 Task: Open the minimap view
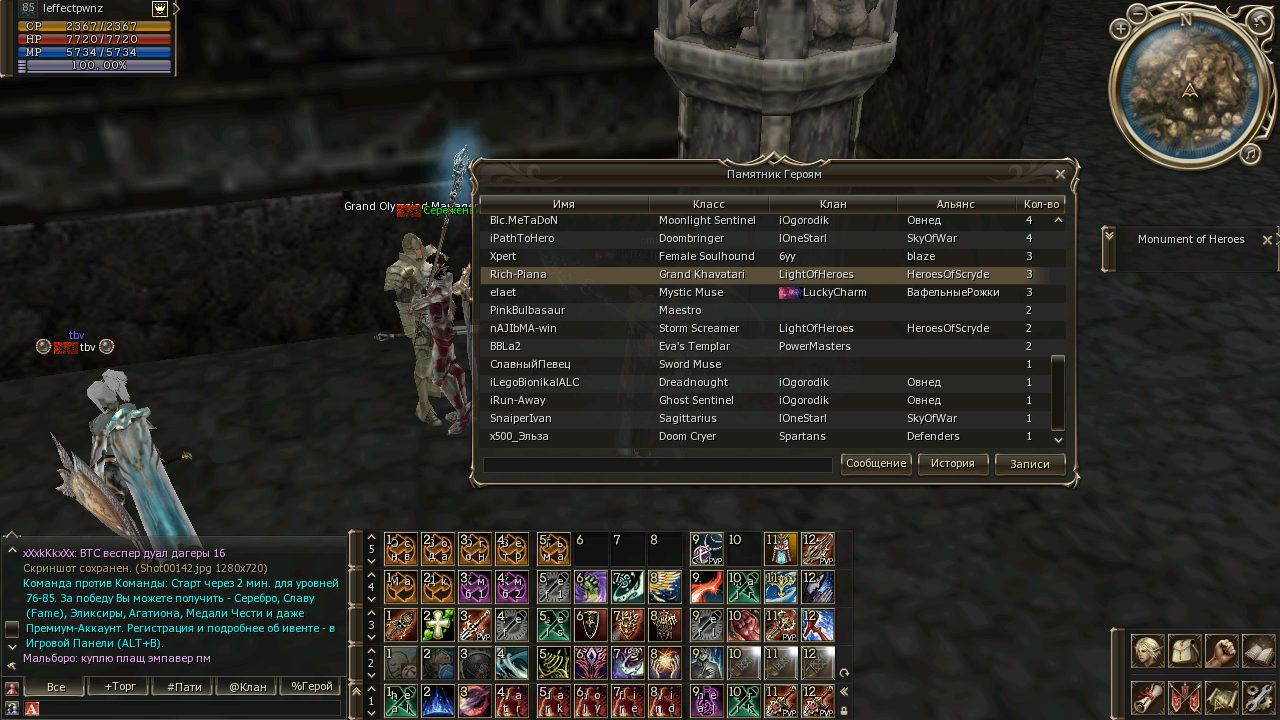(1222, 696)
